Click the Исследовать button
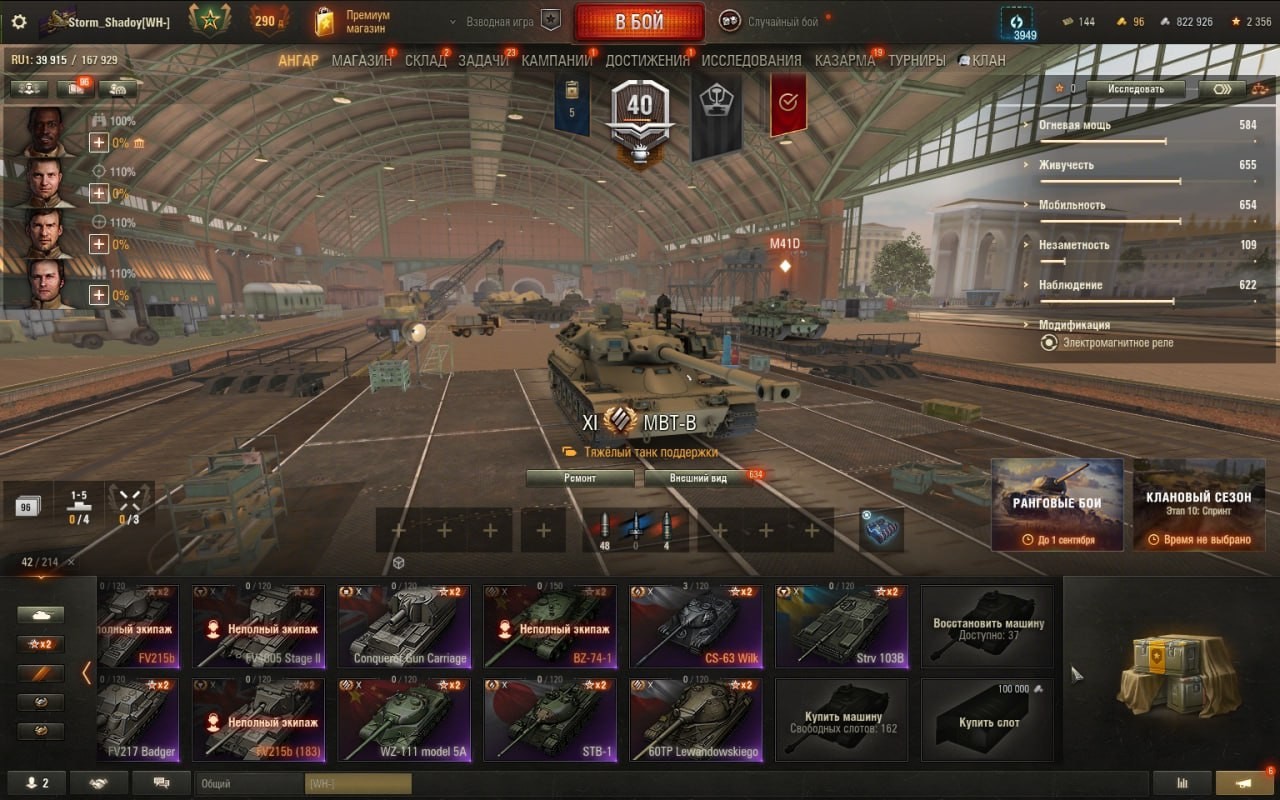1280x800 pixels. click(x=1136, y=89)
